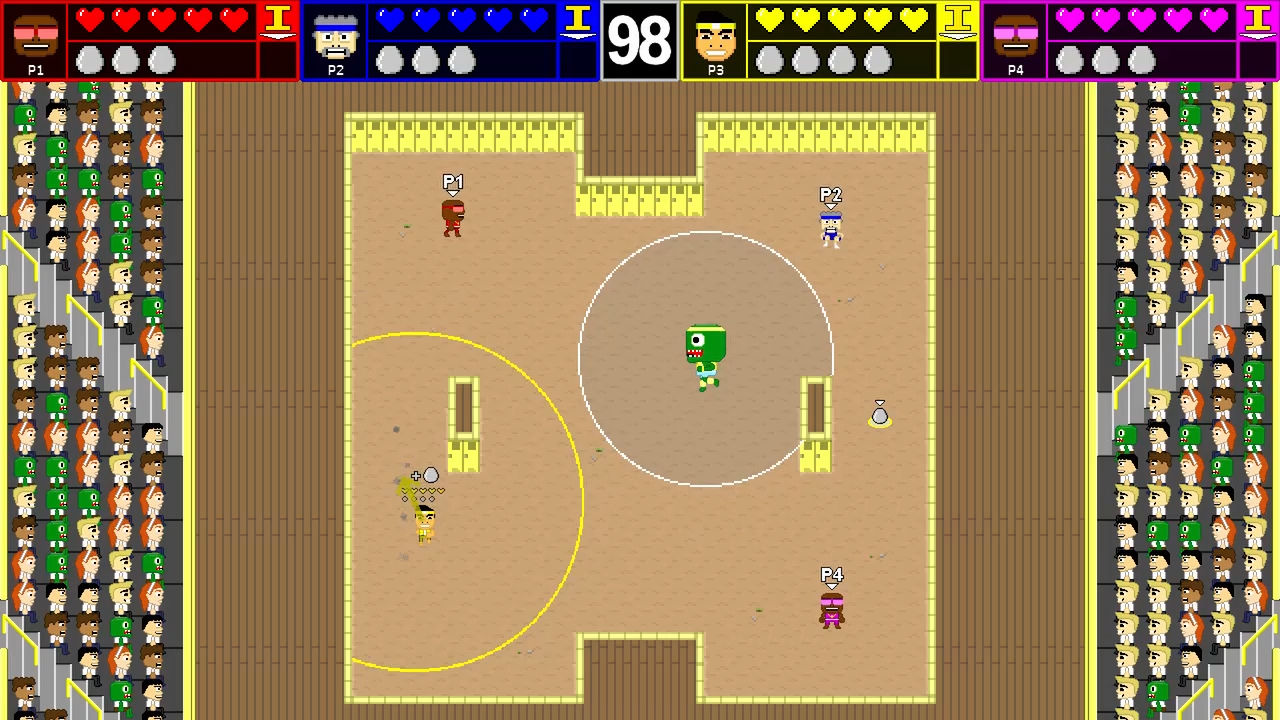Click the gold sword icon beside P3's hearts
The width and height of the screenshot is (1280, 720).
pos(960,20)
